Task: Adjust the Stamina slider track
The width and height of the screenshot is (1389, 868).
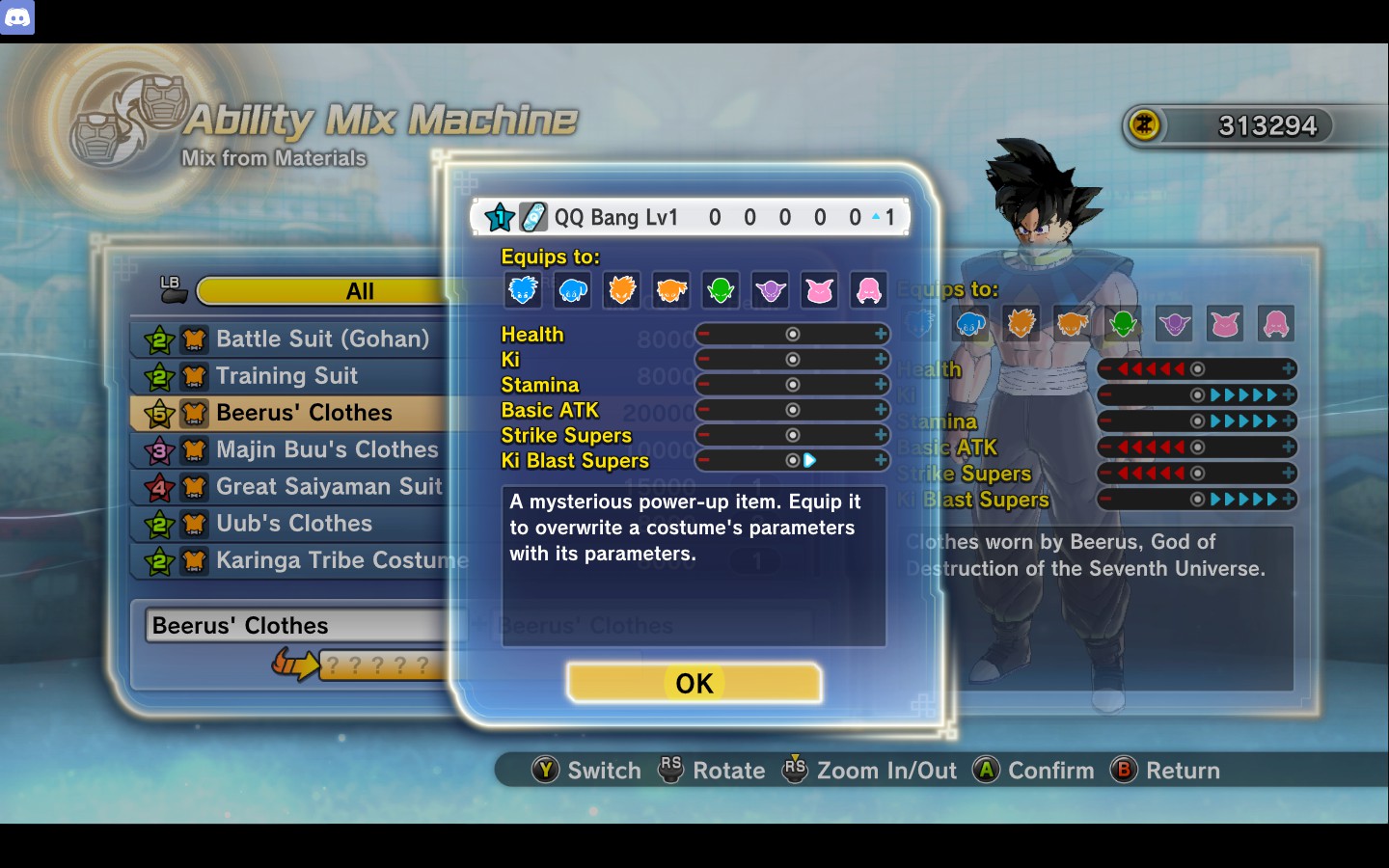Action: point(791,384)
